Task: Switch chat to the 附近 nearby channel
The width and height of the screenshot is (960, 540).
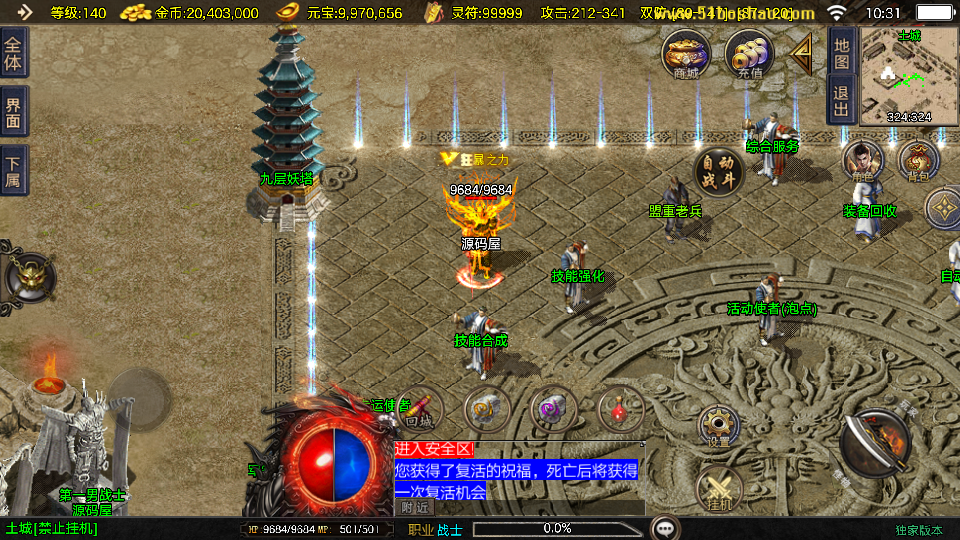Action: point(418,507)
